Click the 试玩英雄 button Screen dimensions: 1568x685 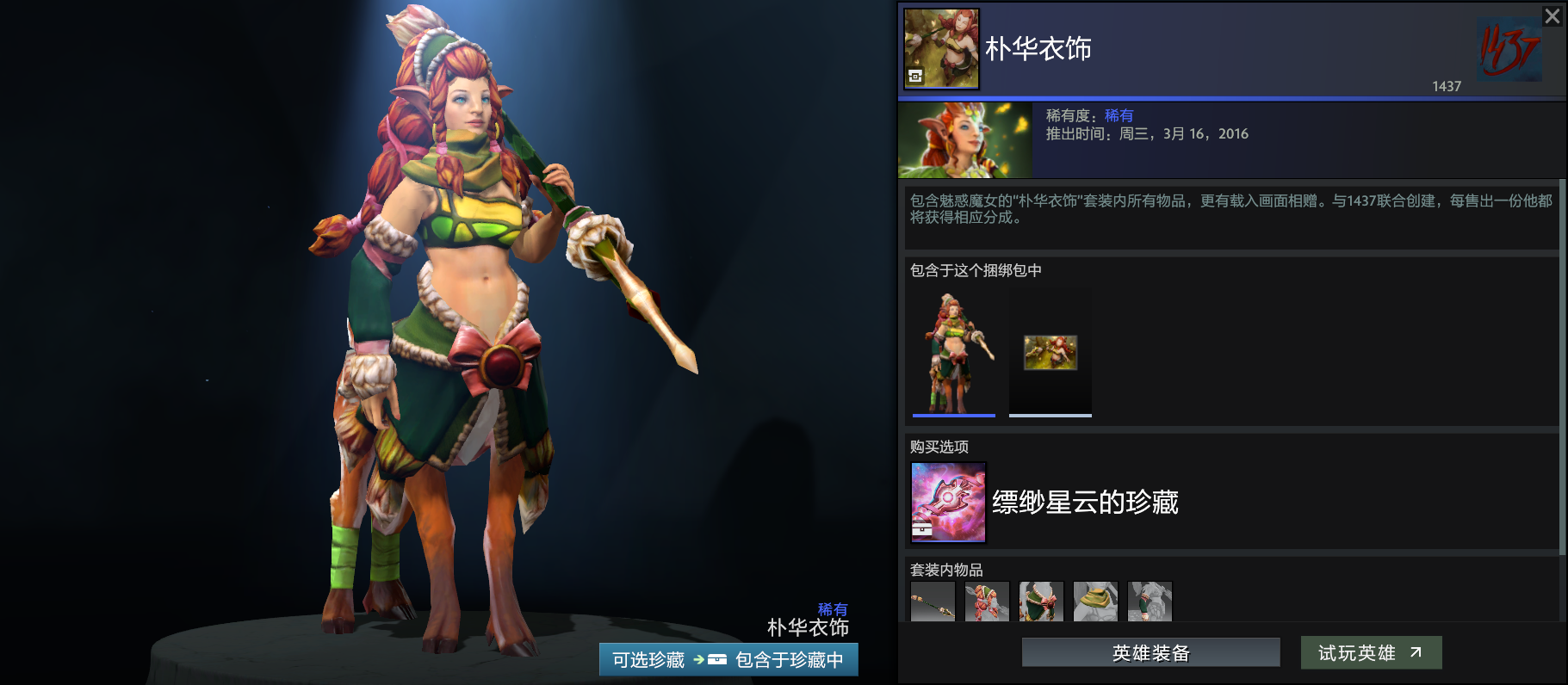[1370, 652]
